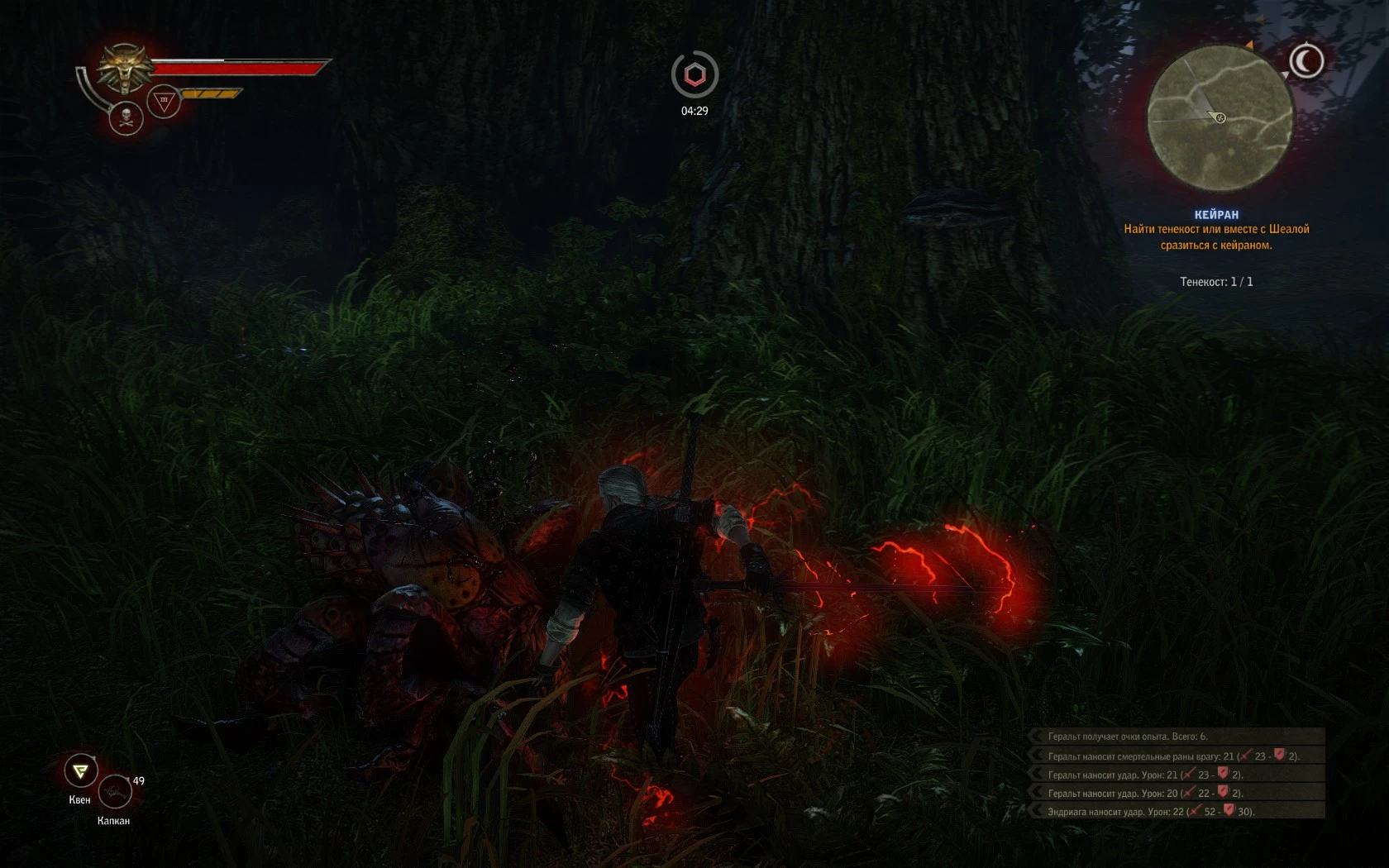Expand the combat log panel

tap(1036, 737)
